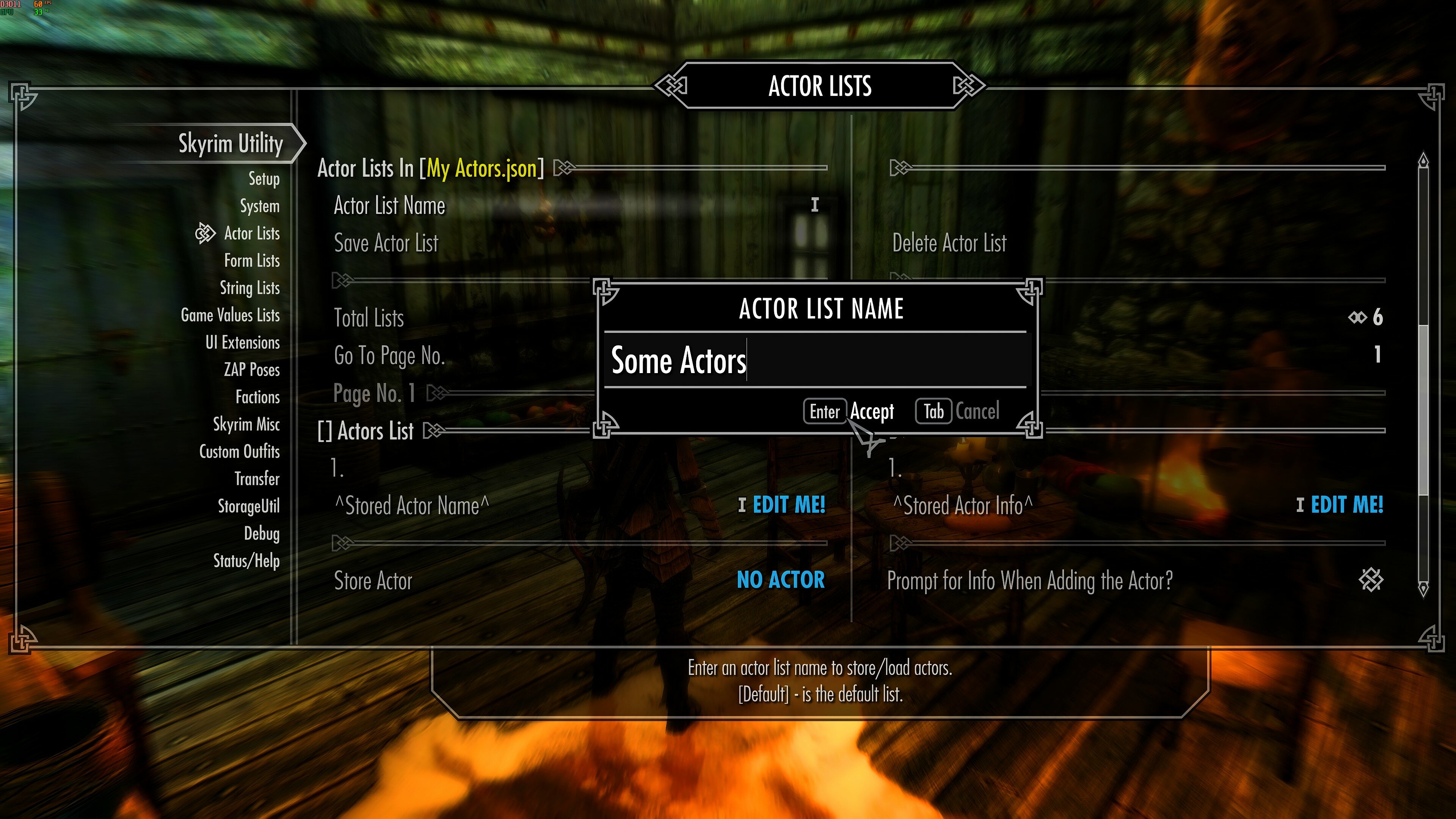Click NO ACTOR beside Store Actor

[x=781, y=581]
